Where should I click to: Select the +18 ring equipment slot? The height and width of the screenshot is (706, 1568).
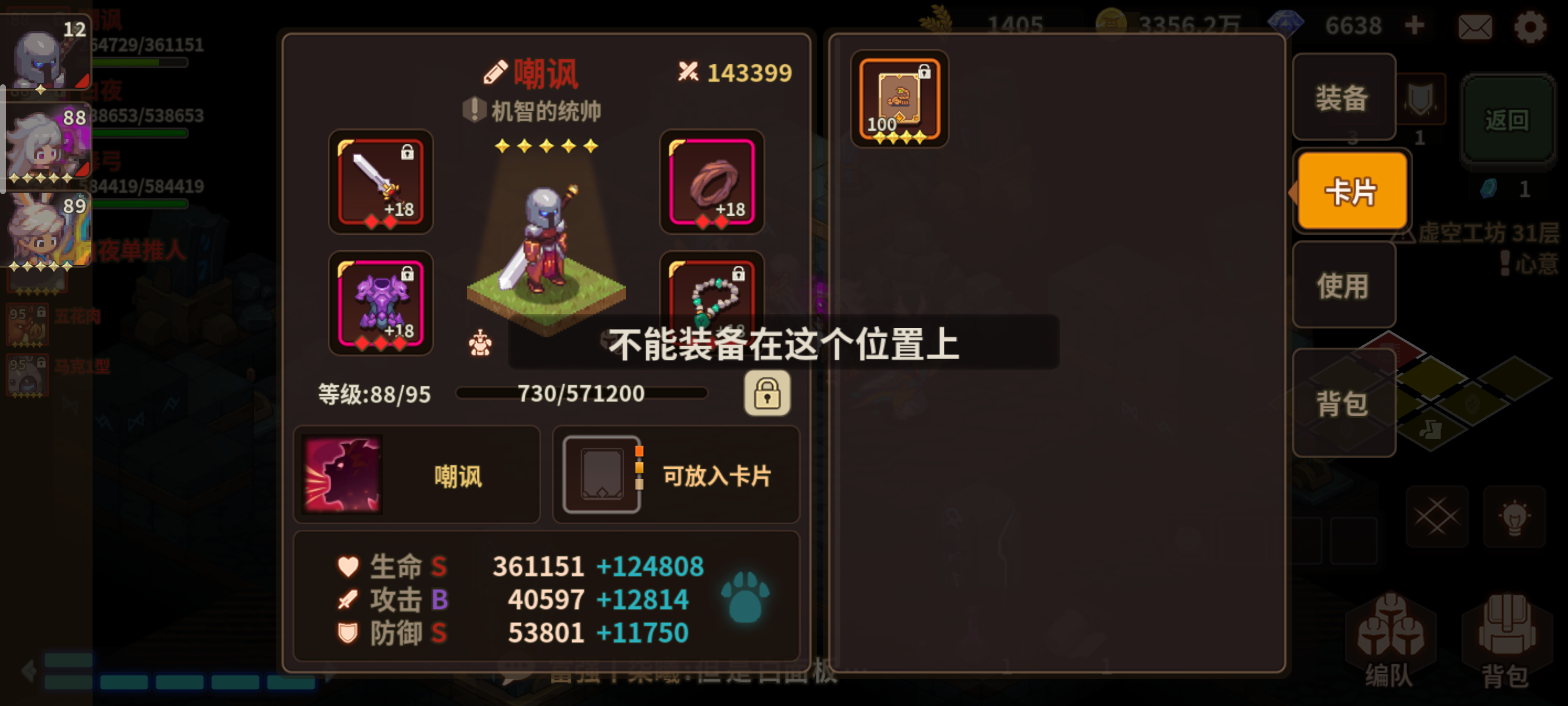(712, 183)
